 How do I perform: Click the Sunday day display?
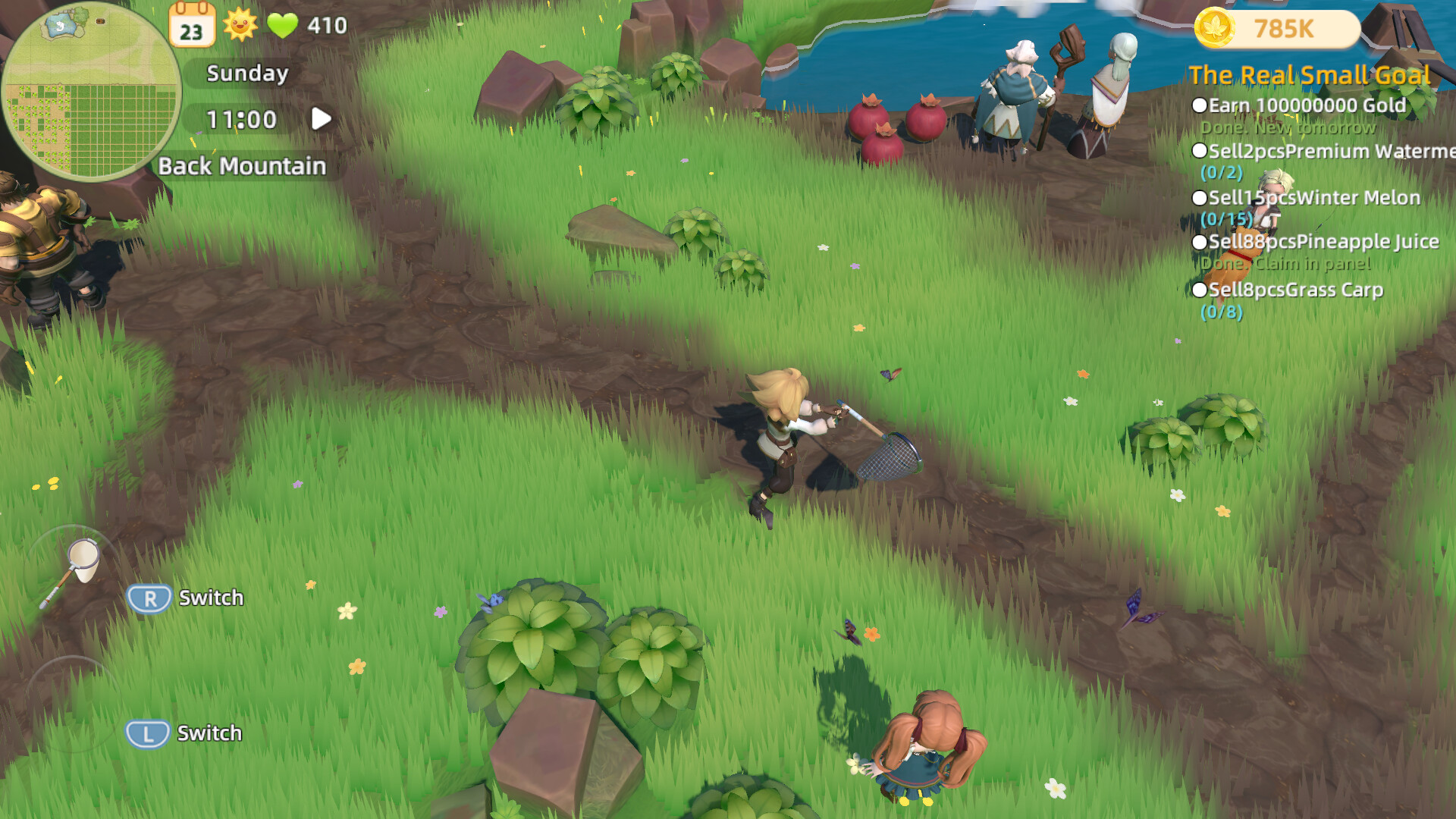[x=248, y=74]
